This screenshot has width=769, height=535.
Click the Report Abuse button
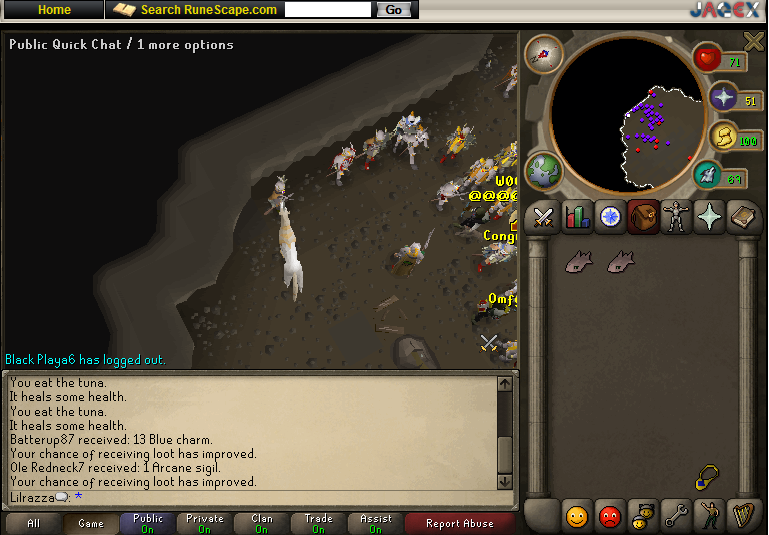pos(457,523)
